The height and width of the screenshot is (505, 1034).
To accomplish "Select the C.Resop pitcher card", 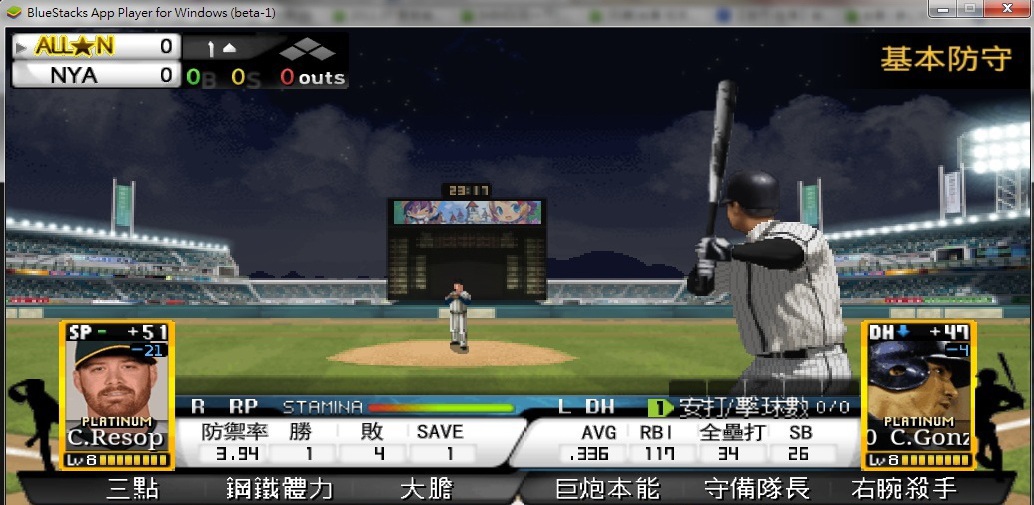I will [x=117, y=394].
